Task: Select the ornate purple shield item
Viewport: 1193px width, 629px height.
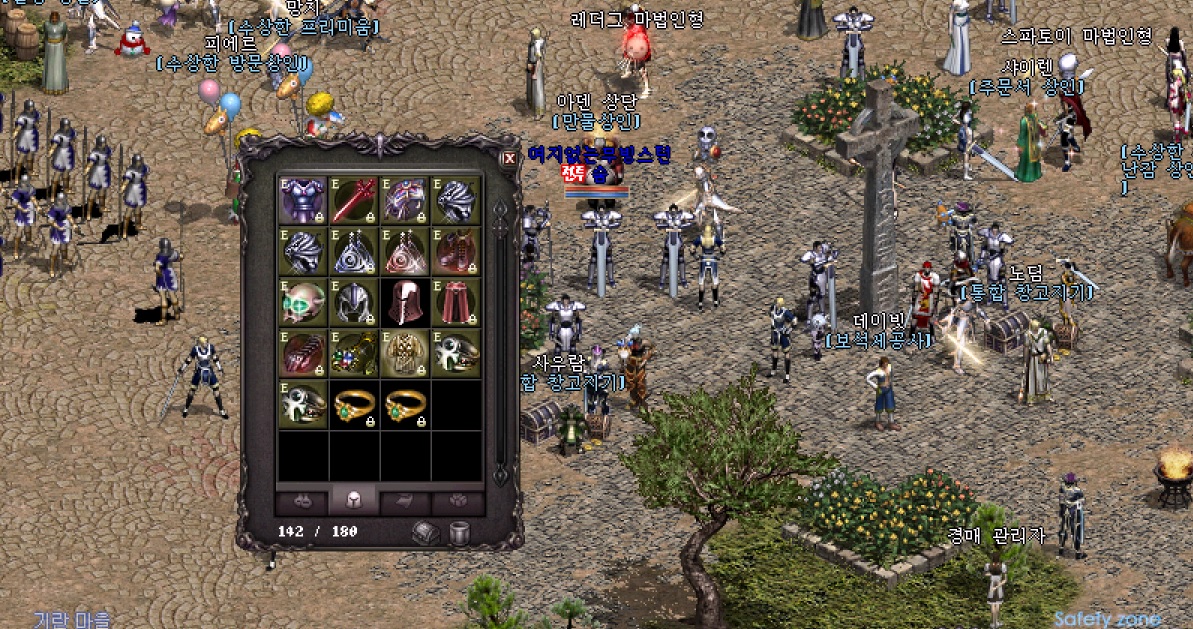Action: (x=405, y=200)
